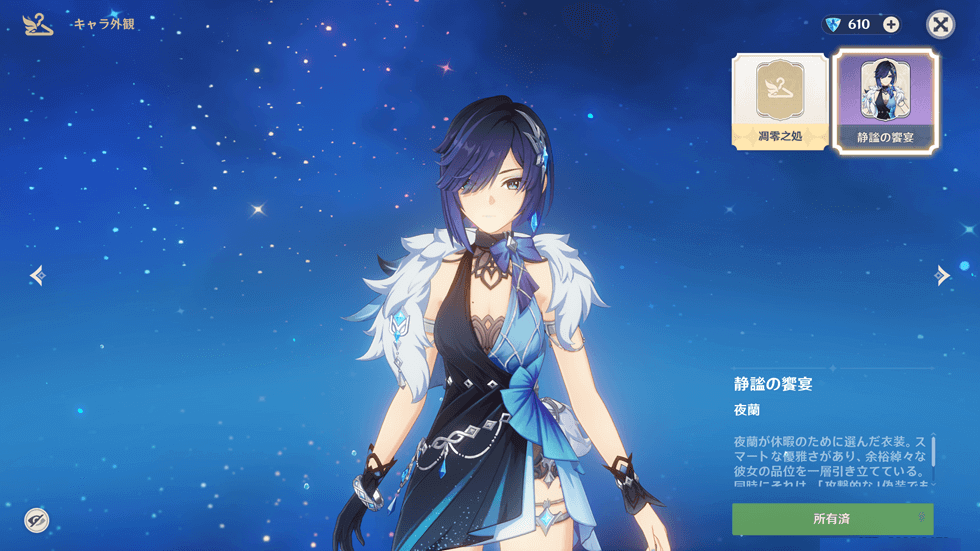Click the outfit description scrollbar
The image size is (980, 551).
[933, 452]
